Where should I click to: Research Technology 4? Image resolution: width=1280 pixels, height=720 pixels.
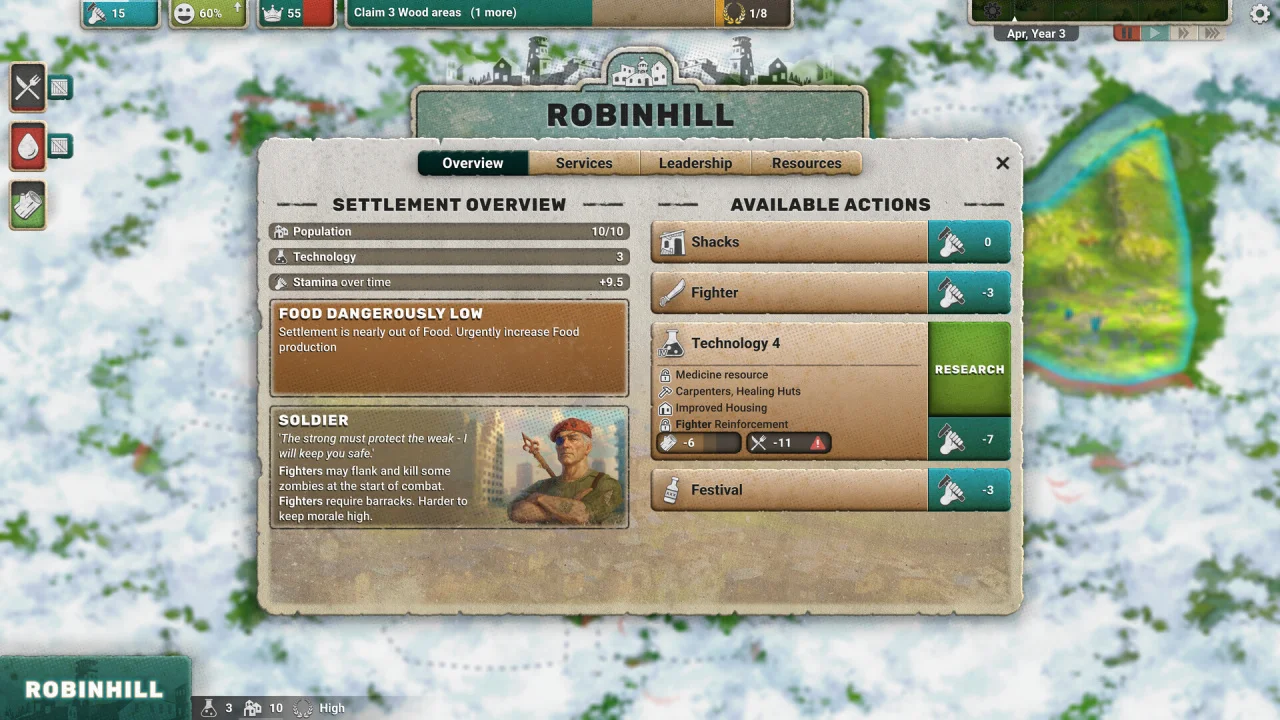969,369
